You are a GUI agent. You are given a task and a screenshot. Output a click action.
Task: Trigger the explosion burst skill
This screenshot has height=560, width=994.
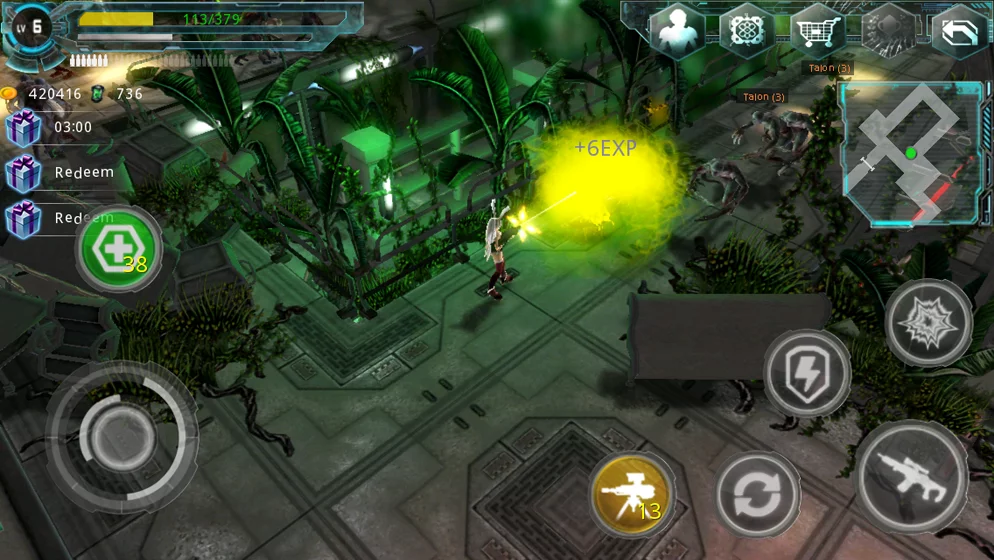pos(928,322)
